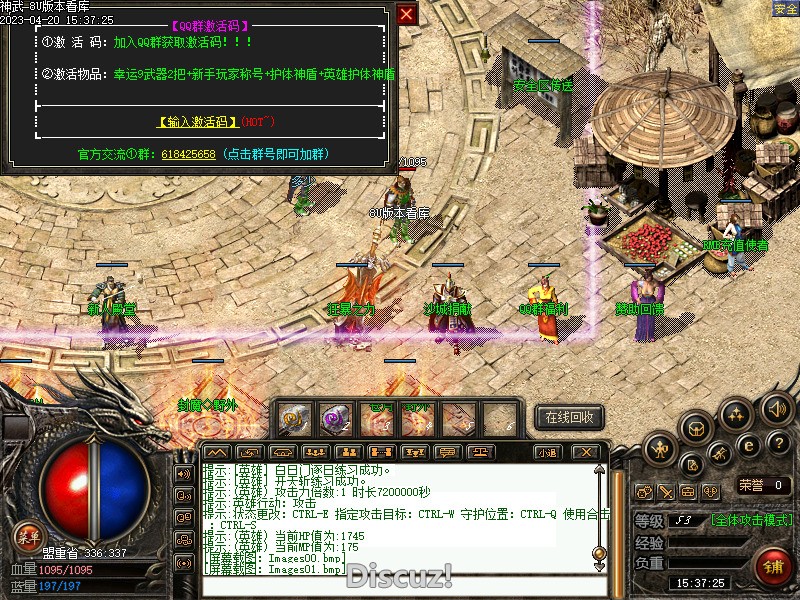Image resolution: width=800 pixels, height=600 pixels.
Task: Click the 小退 logout button
Action: click(x=546, y=452)
